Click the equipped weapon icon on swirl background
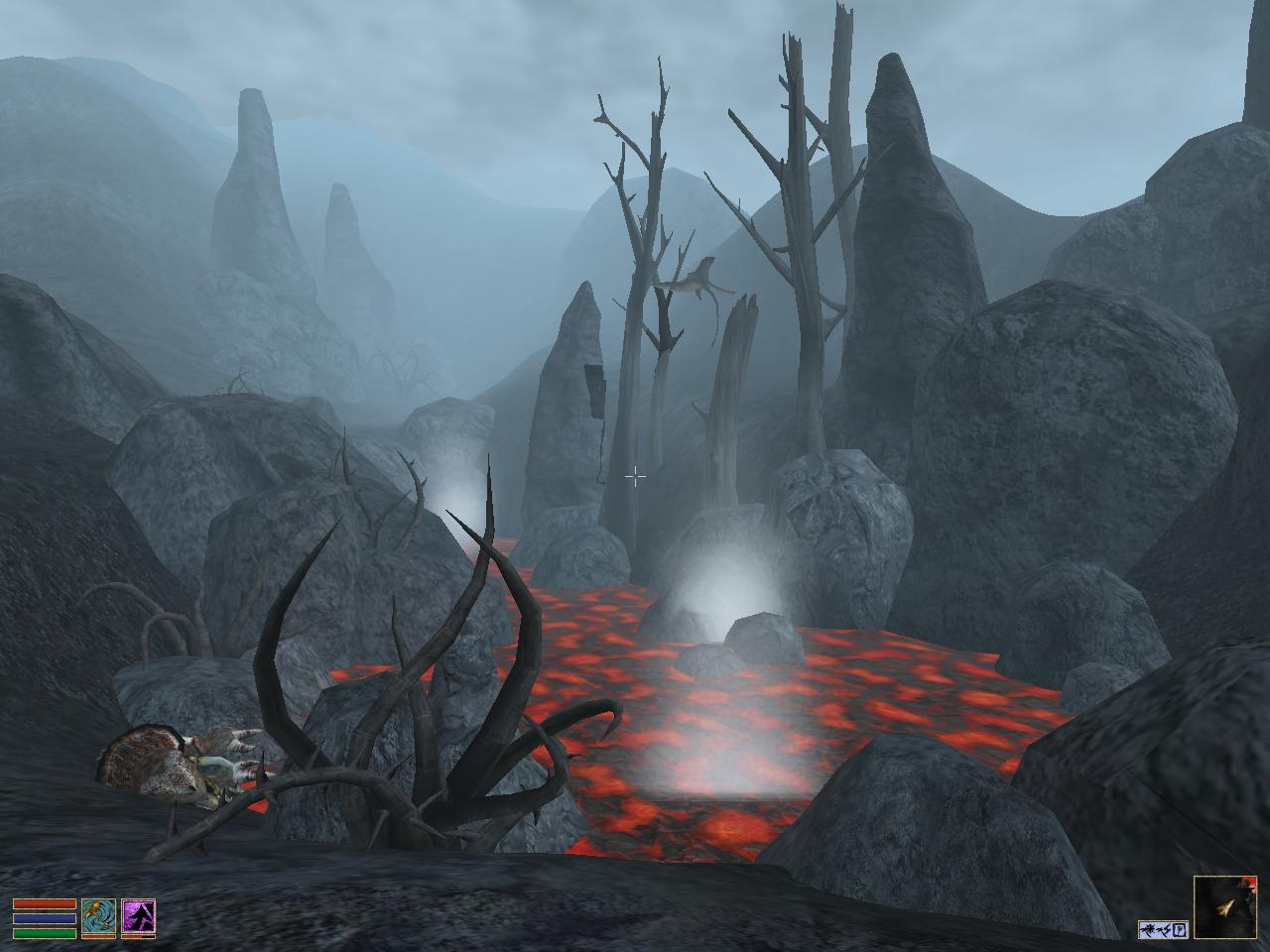Viewport: 1270px width, 952px height. pos(98,917)
